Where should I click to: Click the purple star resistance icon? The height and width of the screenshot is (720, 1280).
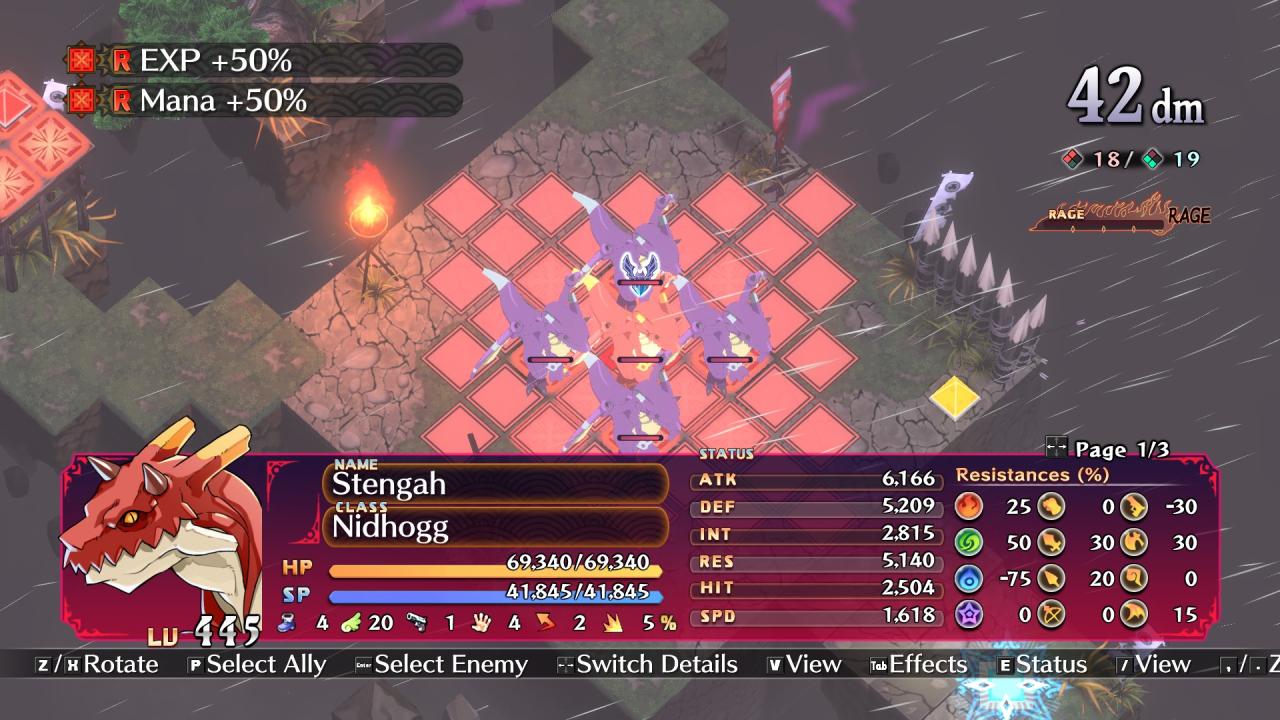969,614
